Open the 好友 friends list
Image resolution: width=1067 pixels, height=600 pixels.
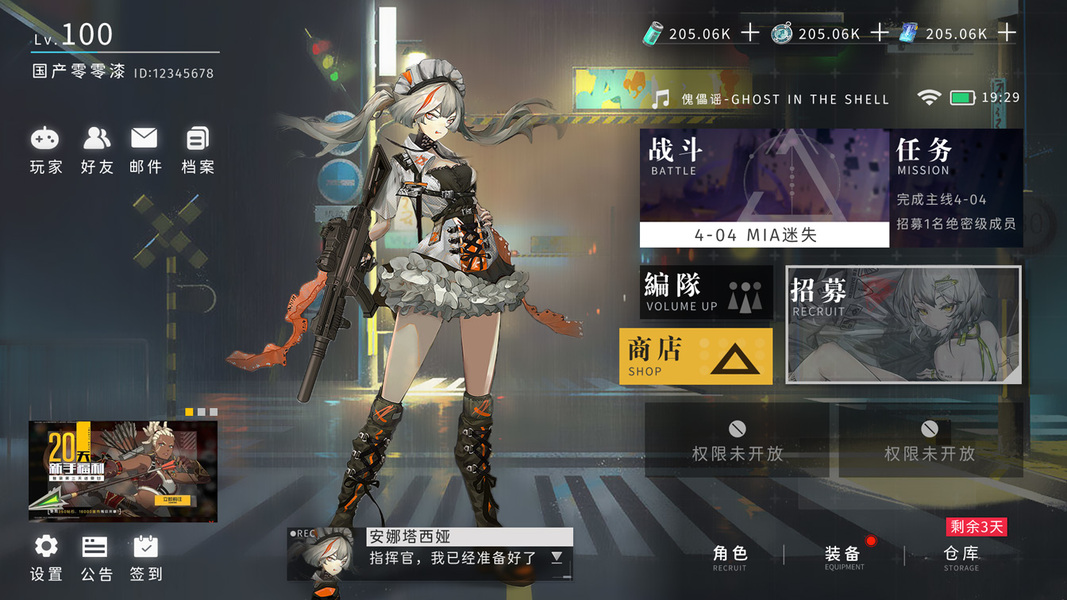97,150
